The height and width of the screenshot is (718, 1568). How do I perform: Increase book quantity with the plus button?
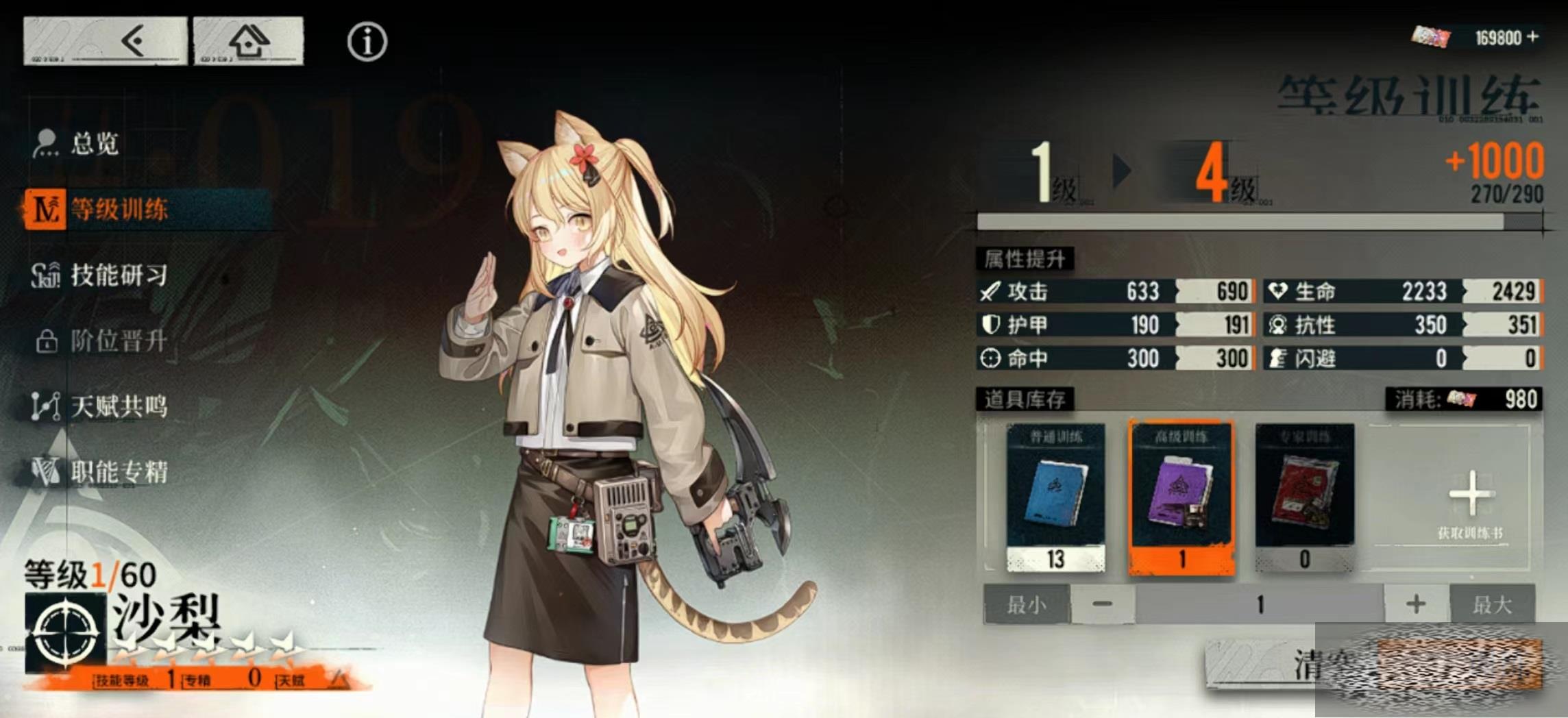click(x=1416, y=604)
